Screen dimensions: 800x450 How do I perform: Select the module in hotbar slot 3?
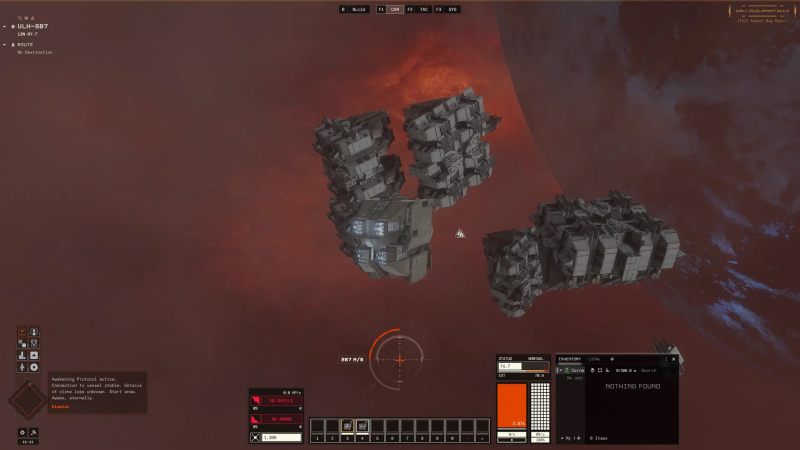pos(348,426)
